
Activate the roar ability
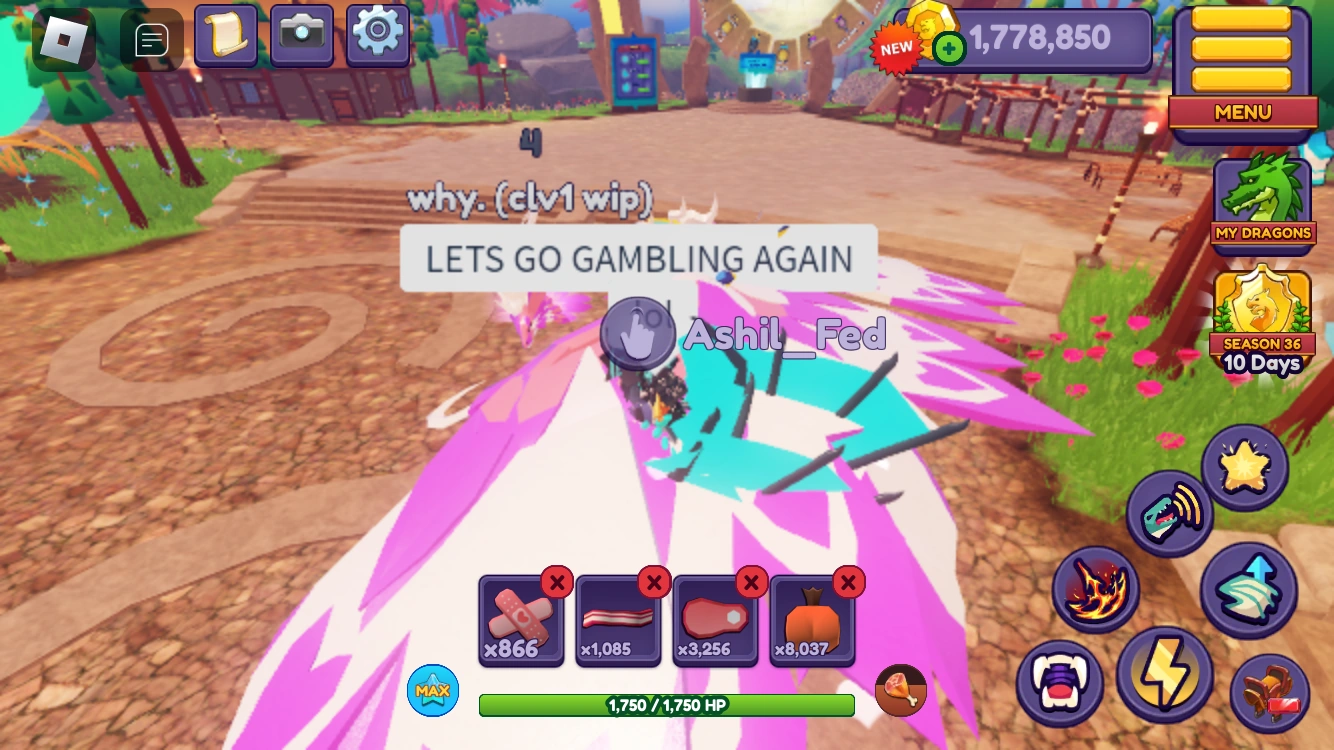click(1170, 512)
